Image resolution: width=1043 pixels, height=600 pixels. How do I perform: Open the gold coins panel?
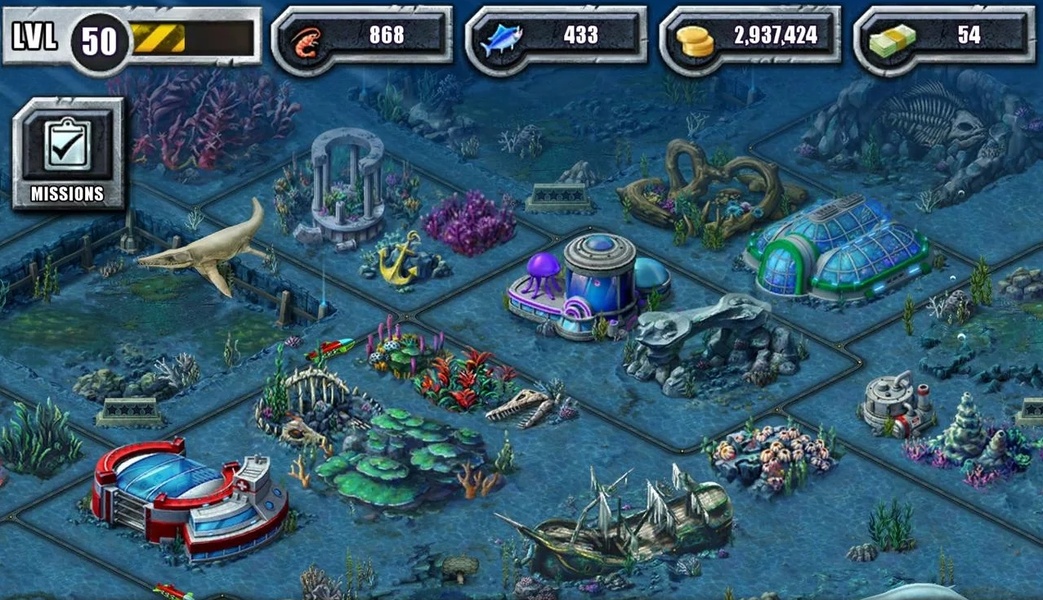coord(750,37)
